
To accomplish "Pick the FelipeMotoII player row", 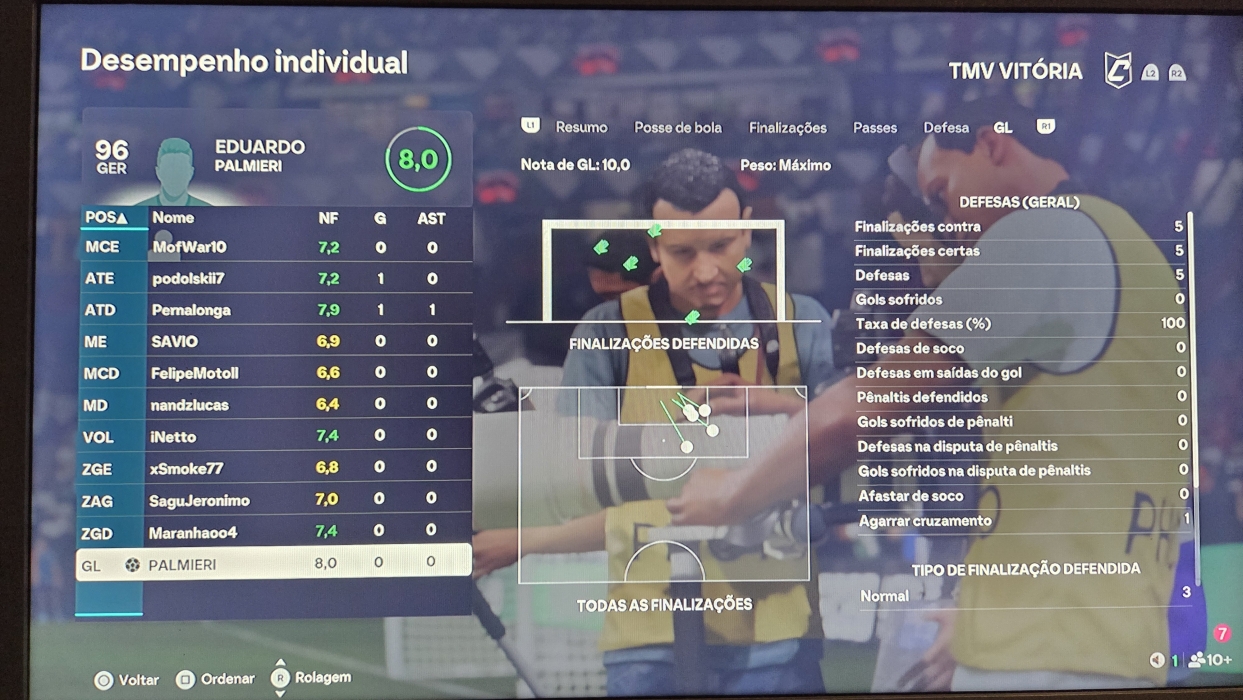I will click(194, 373).
